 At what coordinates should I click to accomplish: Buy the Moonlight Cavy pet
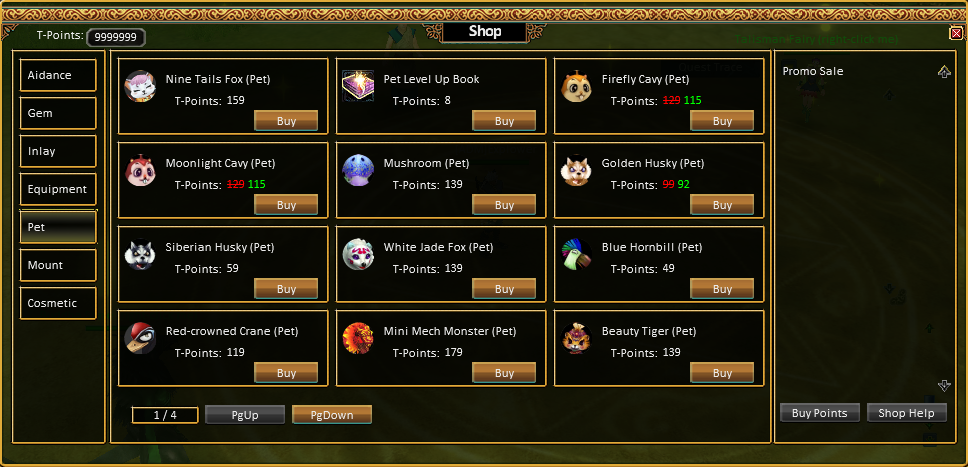pos(286,205)
